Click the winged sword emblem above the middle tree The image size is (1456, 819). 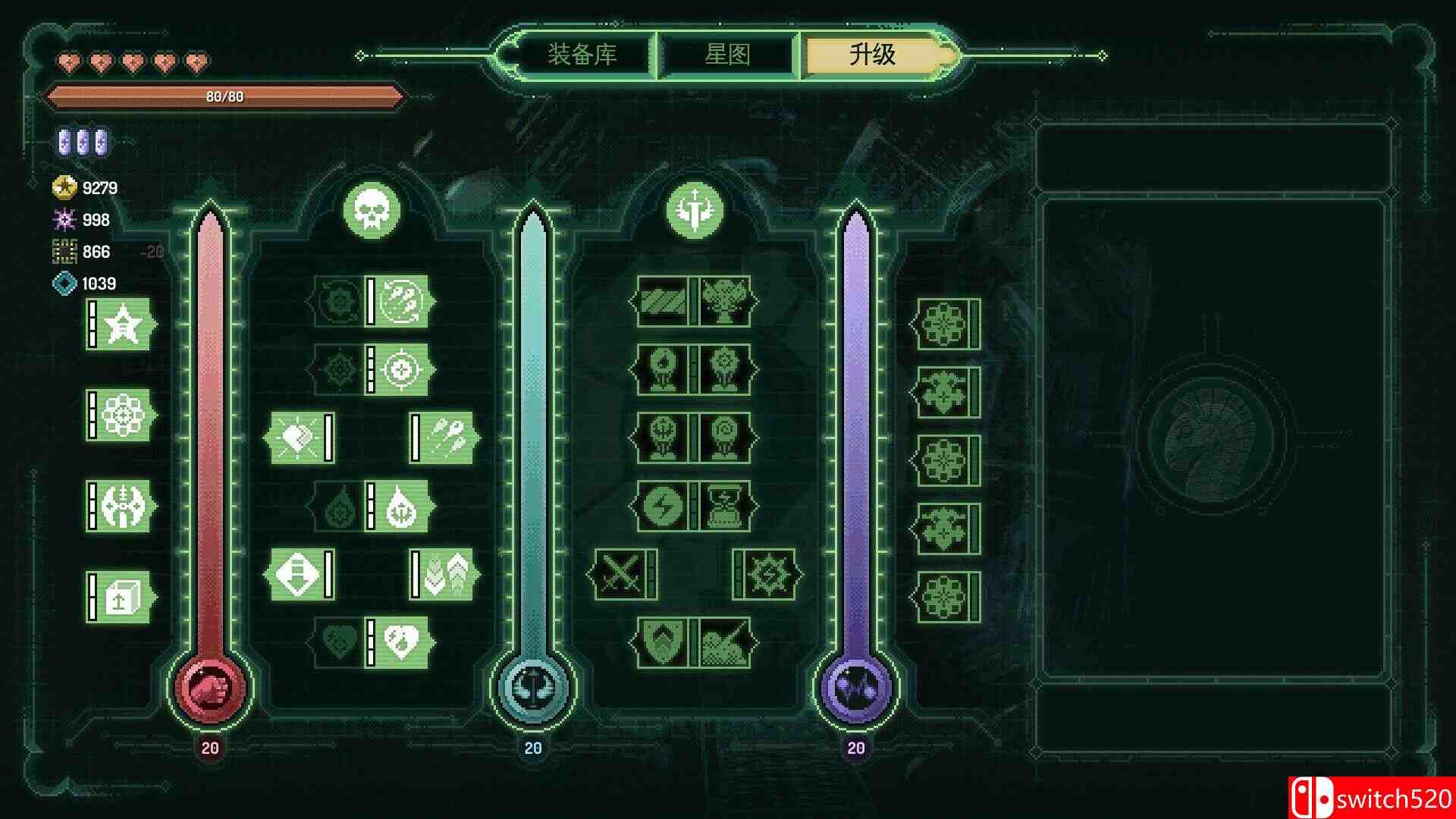click(695, 211)
